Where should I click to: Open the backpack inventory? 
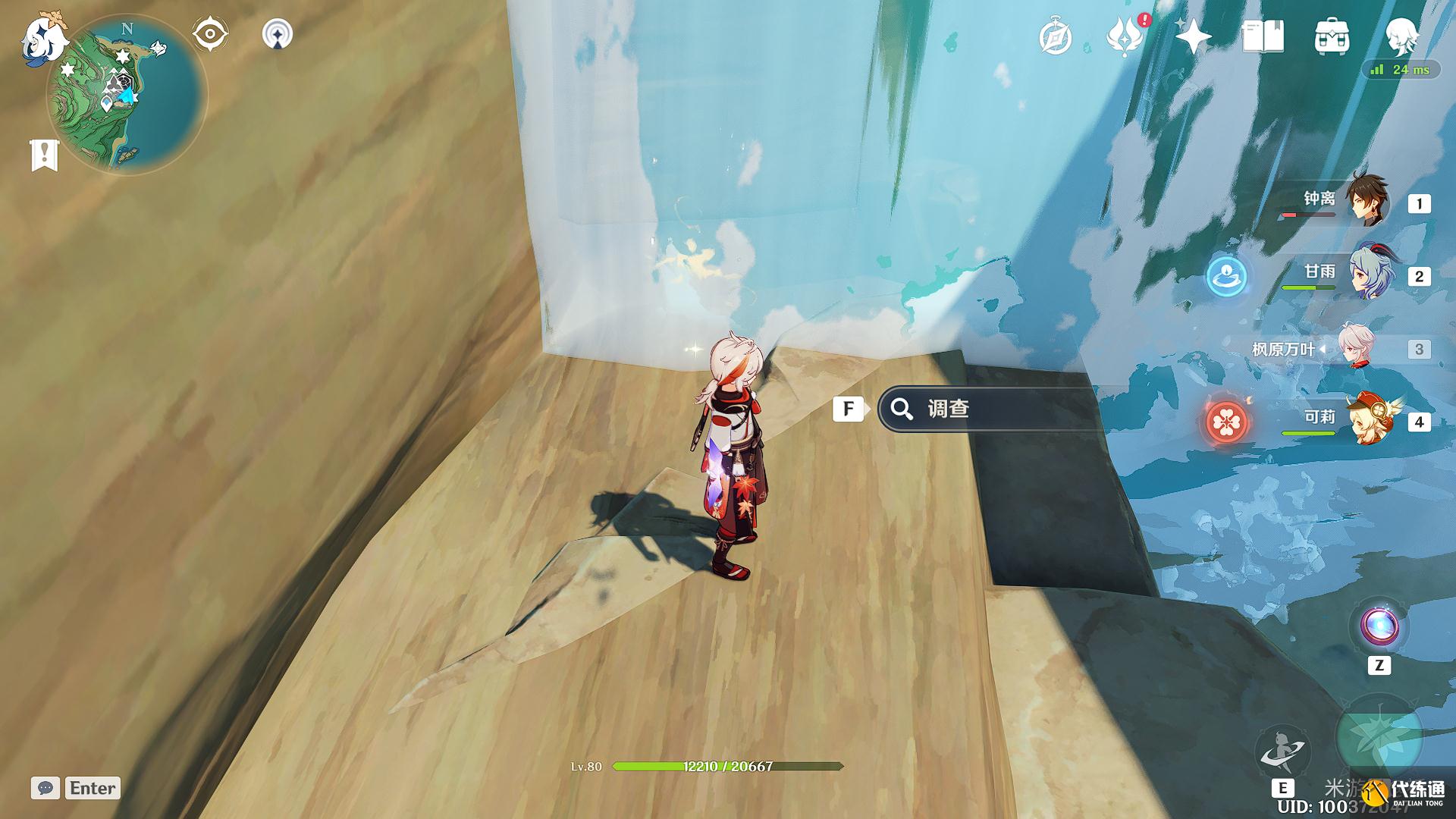coord(1332,36)
